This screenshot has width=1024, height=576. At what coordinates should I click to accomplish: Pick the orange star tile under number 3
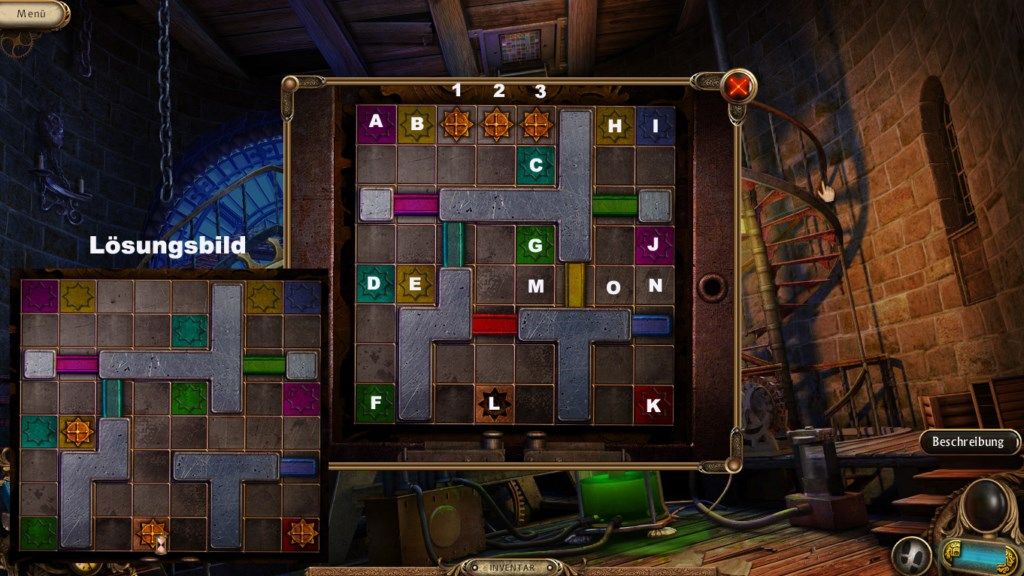(536, 124)
